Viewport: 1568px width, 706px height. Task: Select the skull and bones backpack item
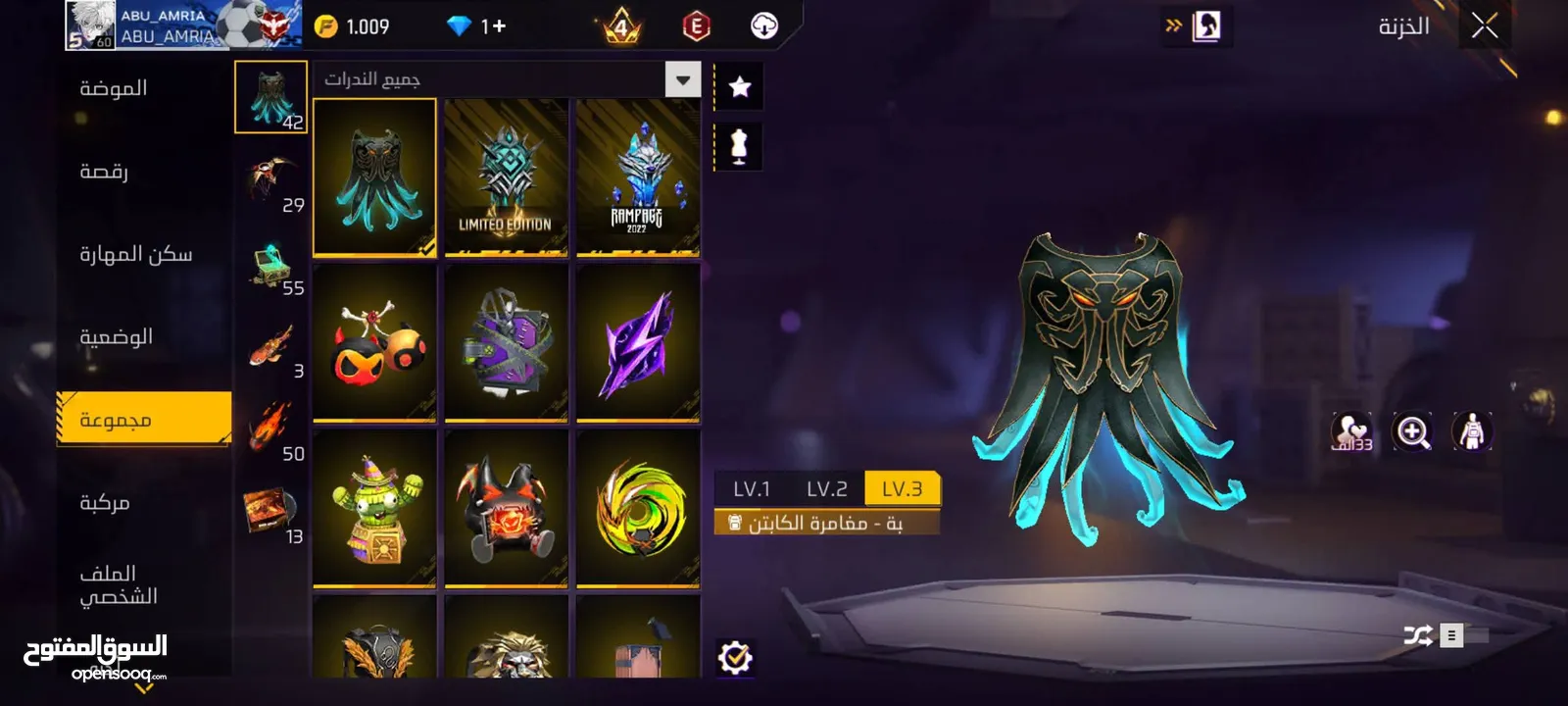tap(374, 343)
